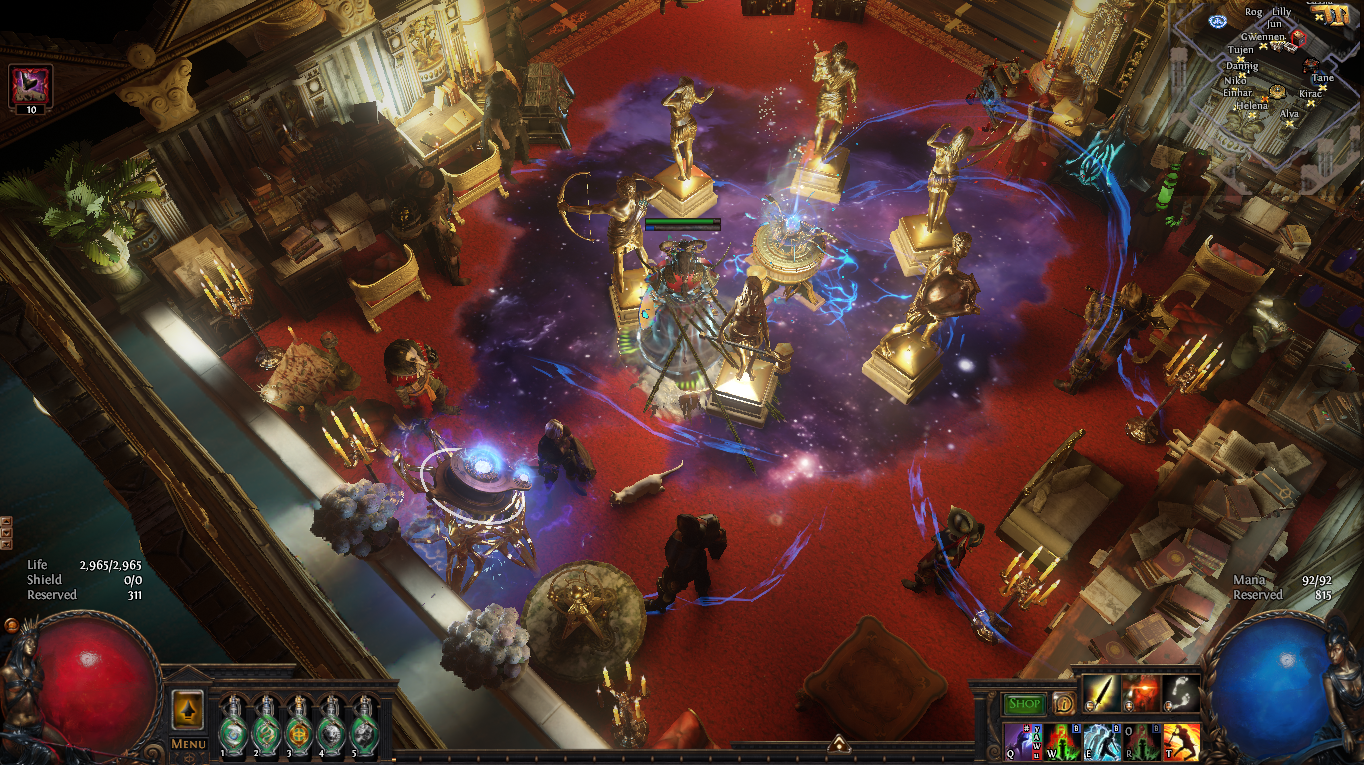Select the glowing sword attack skill
The image size is (1364, 765).
tap(1101, 693)
